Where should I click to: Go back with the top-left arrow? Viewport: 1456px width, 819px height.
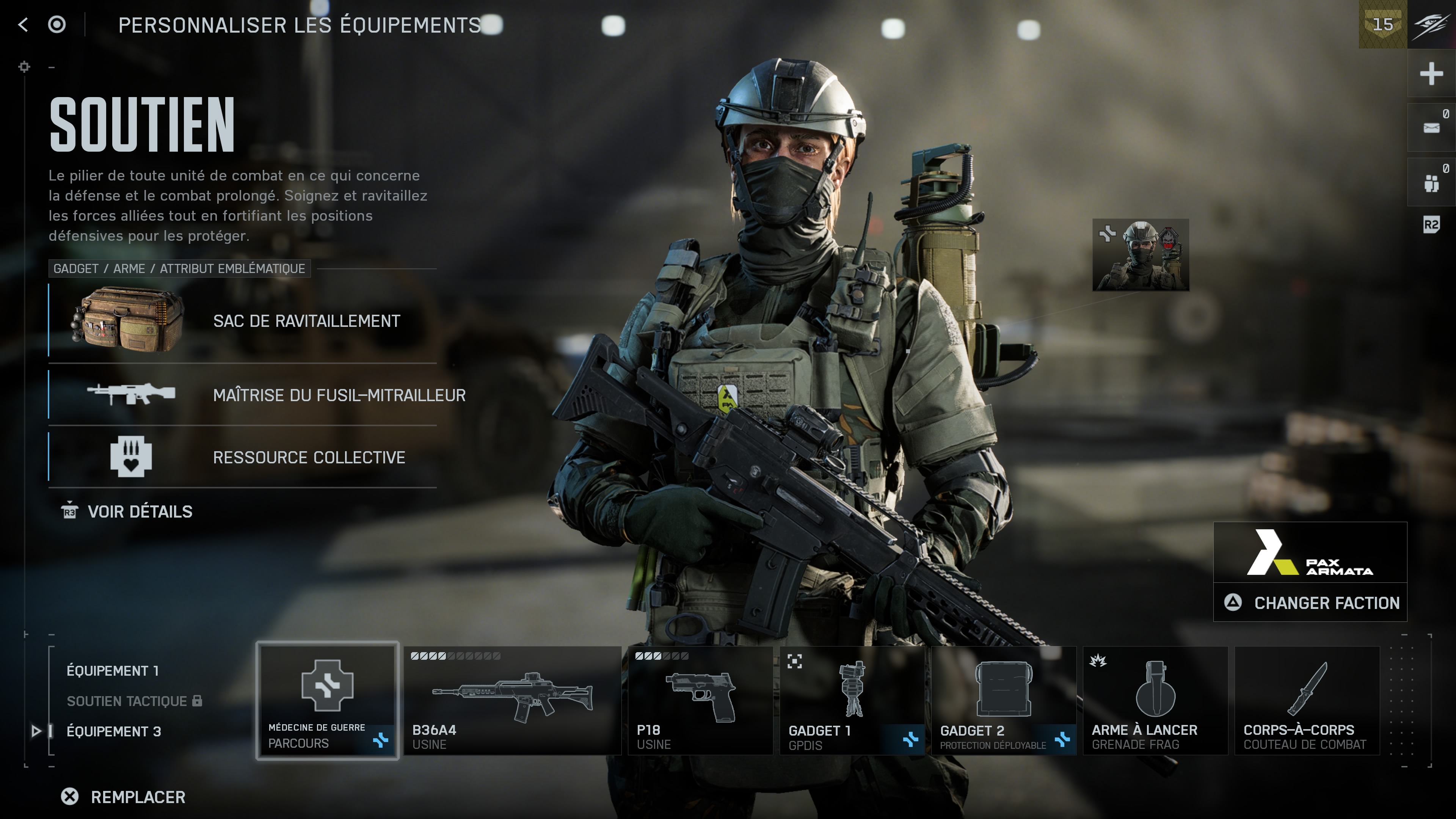pos(23,25)
